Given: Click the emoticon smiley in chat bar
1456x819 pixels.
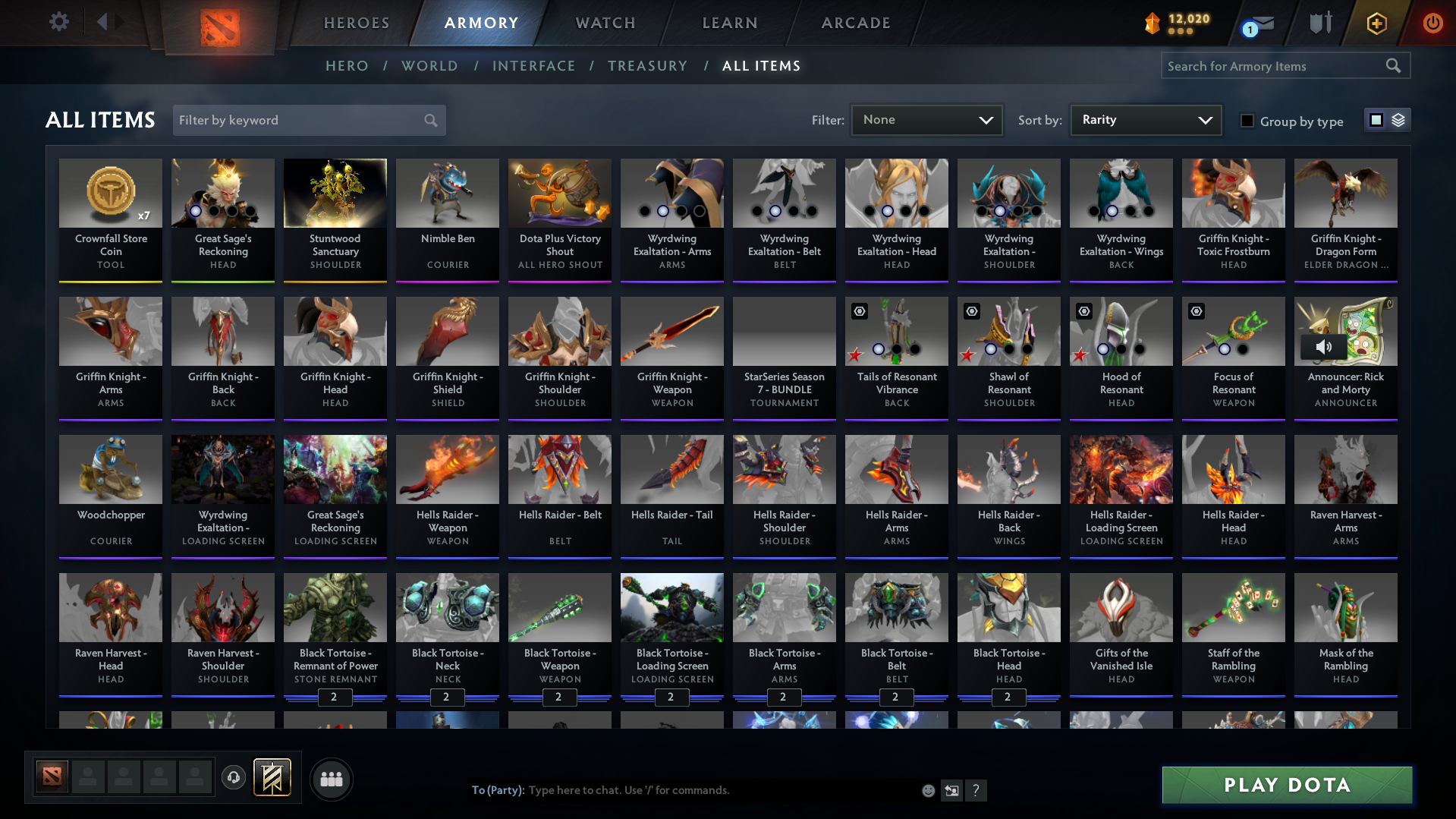Looking at the screenshot, I should (928, 790).
